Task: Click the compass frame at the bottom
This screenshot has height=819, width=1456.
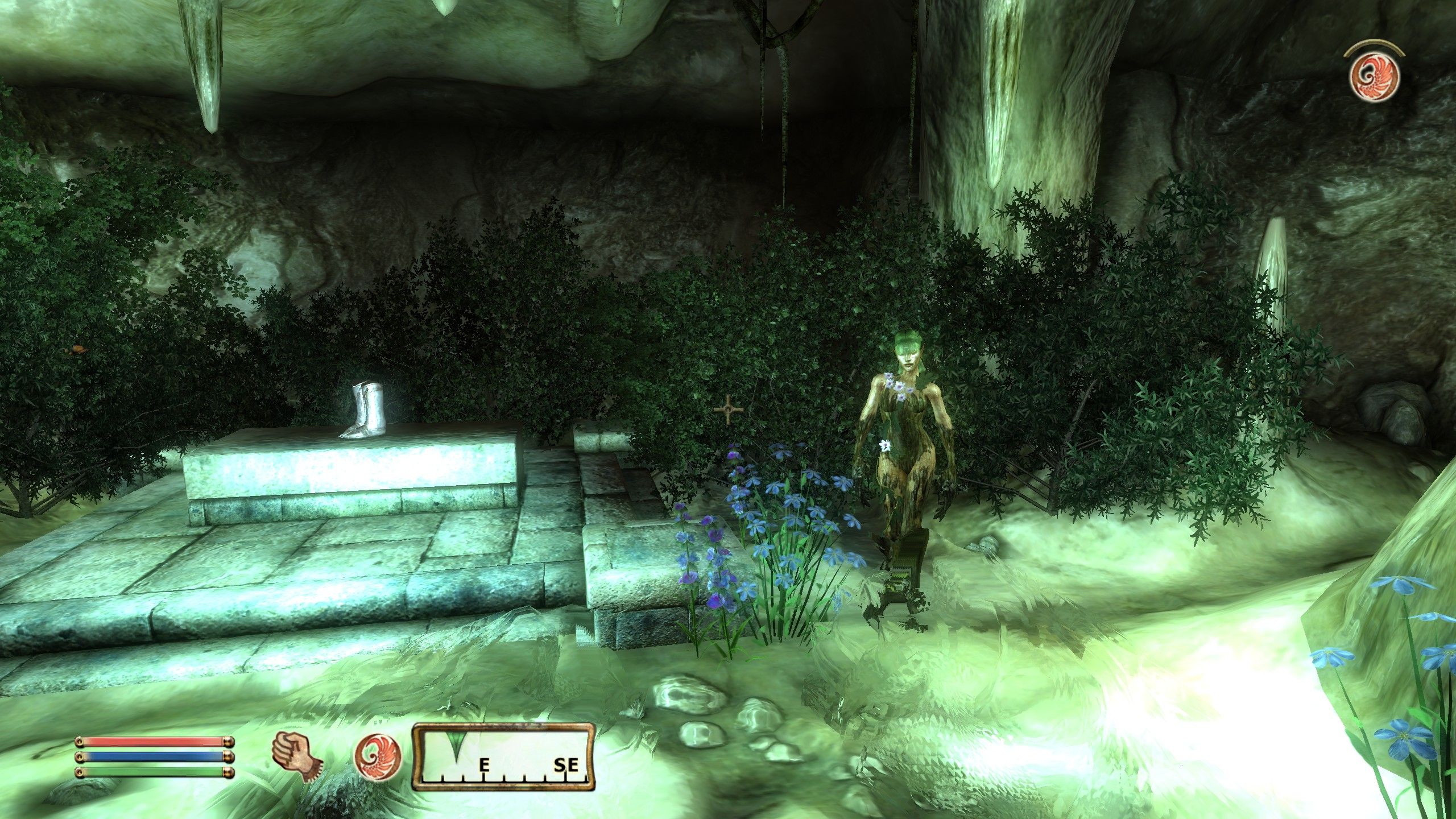Action: (503, 756)
